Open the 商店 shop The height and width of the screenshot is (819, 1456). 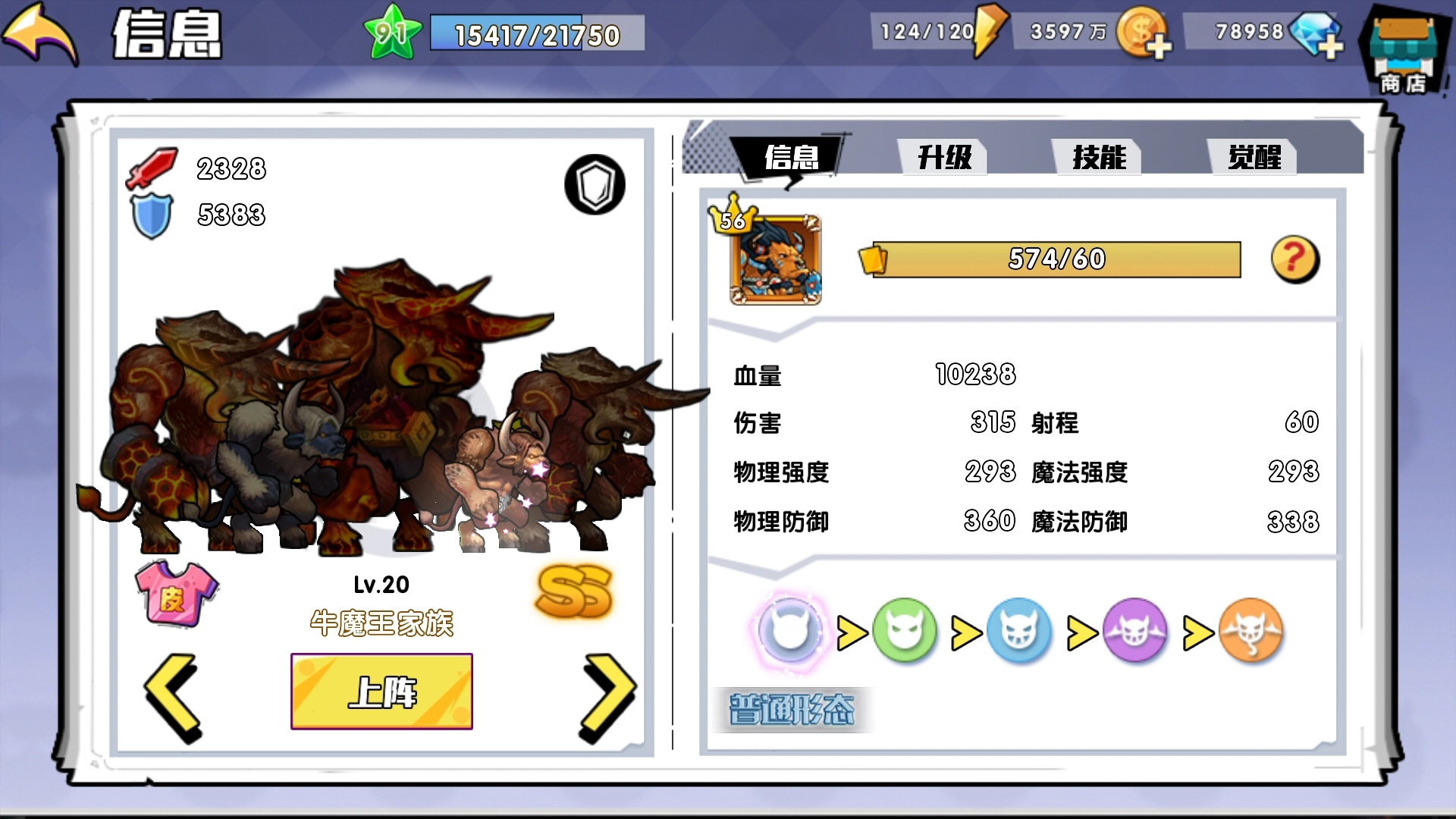[1407, 45]
